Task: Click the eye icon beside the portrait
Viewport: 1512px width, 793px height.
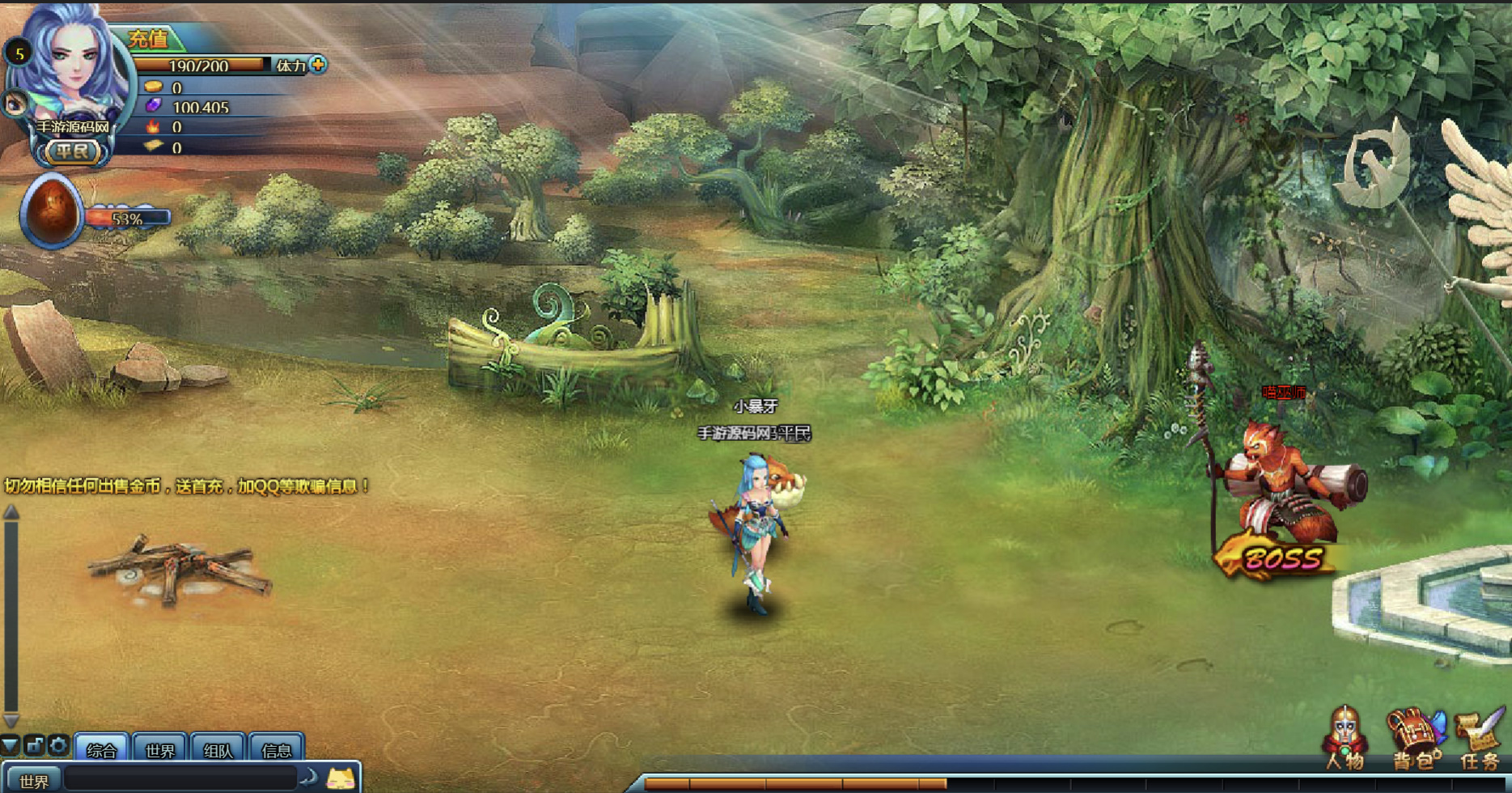Action: tap(15, 104)
